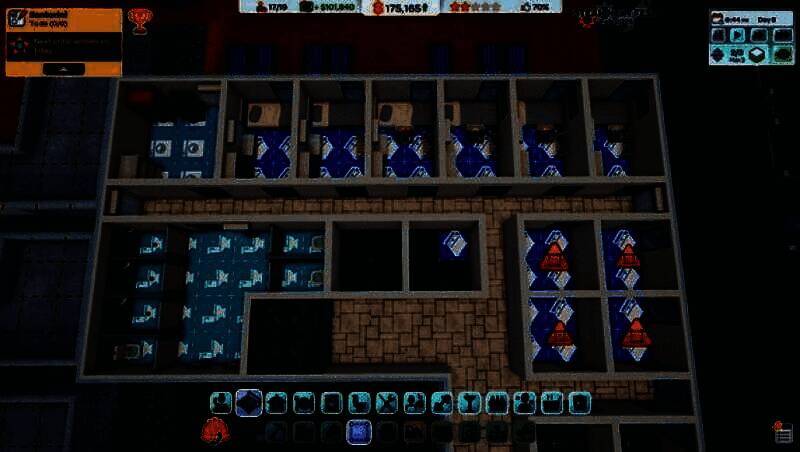The image size is (800, 452).
Task: Open the crossed tools build category
Action: pos(386,402)
